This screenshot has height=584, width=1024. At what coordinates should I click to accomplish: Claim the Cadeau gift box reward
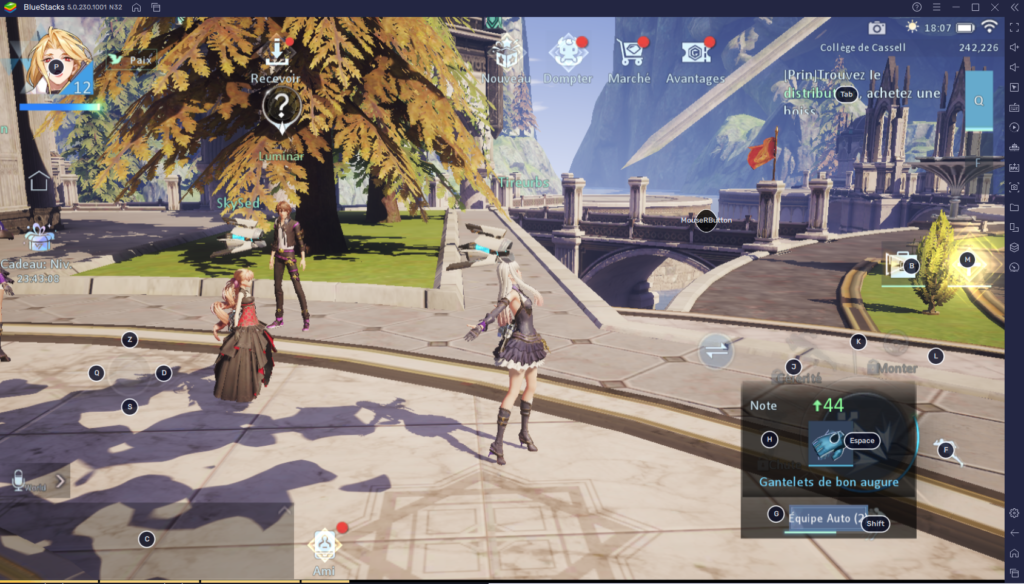pos(40,238)
